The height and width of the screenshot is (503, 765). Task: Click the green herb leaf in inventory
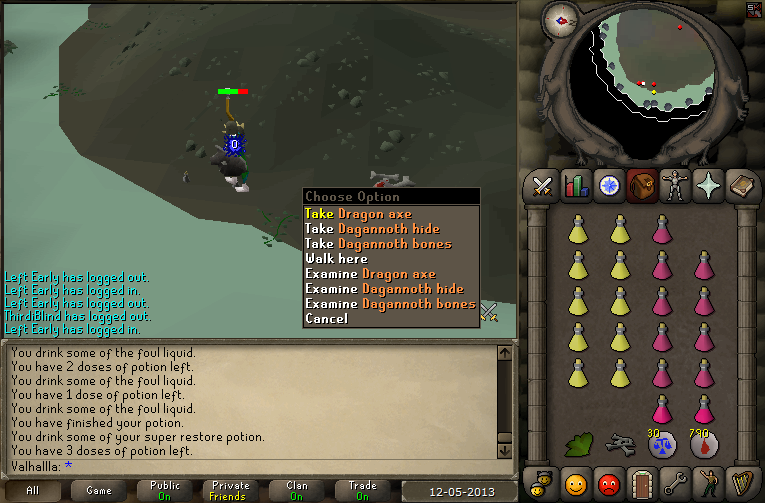pos(578,443)
